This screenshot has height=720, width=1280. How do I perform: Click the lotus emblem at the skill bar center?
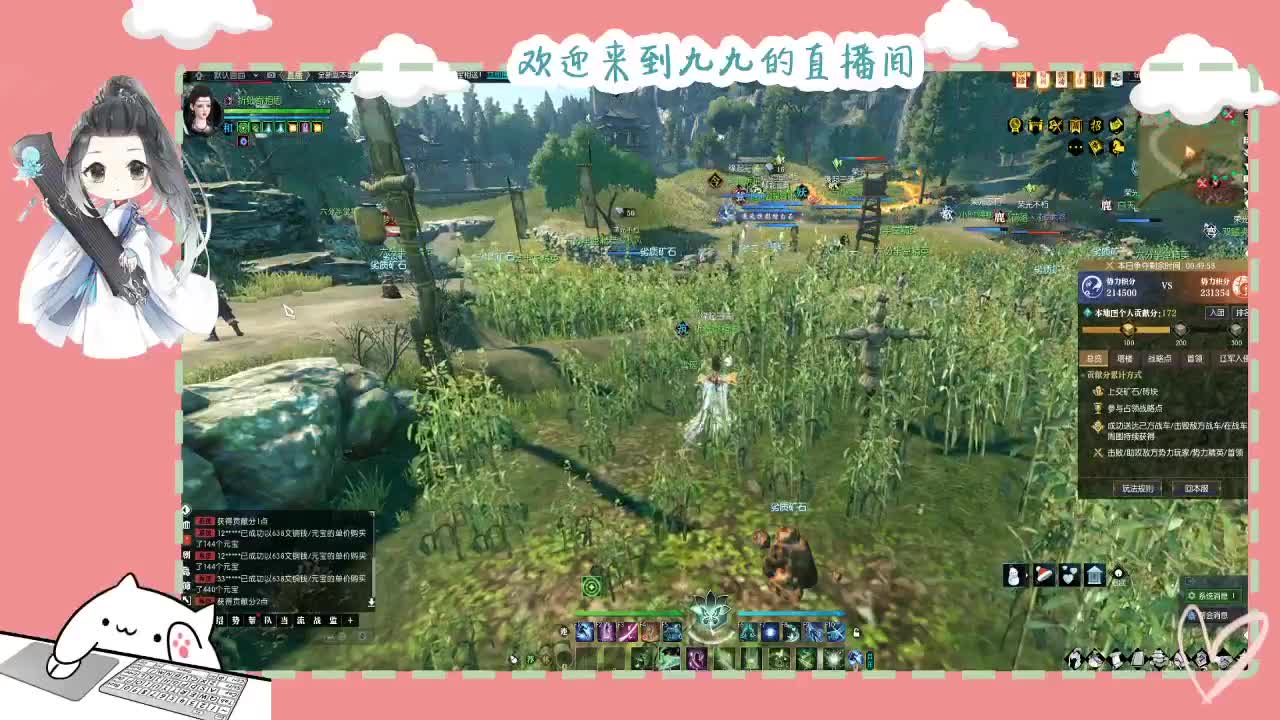coord(713,617)
